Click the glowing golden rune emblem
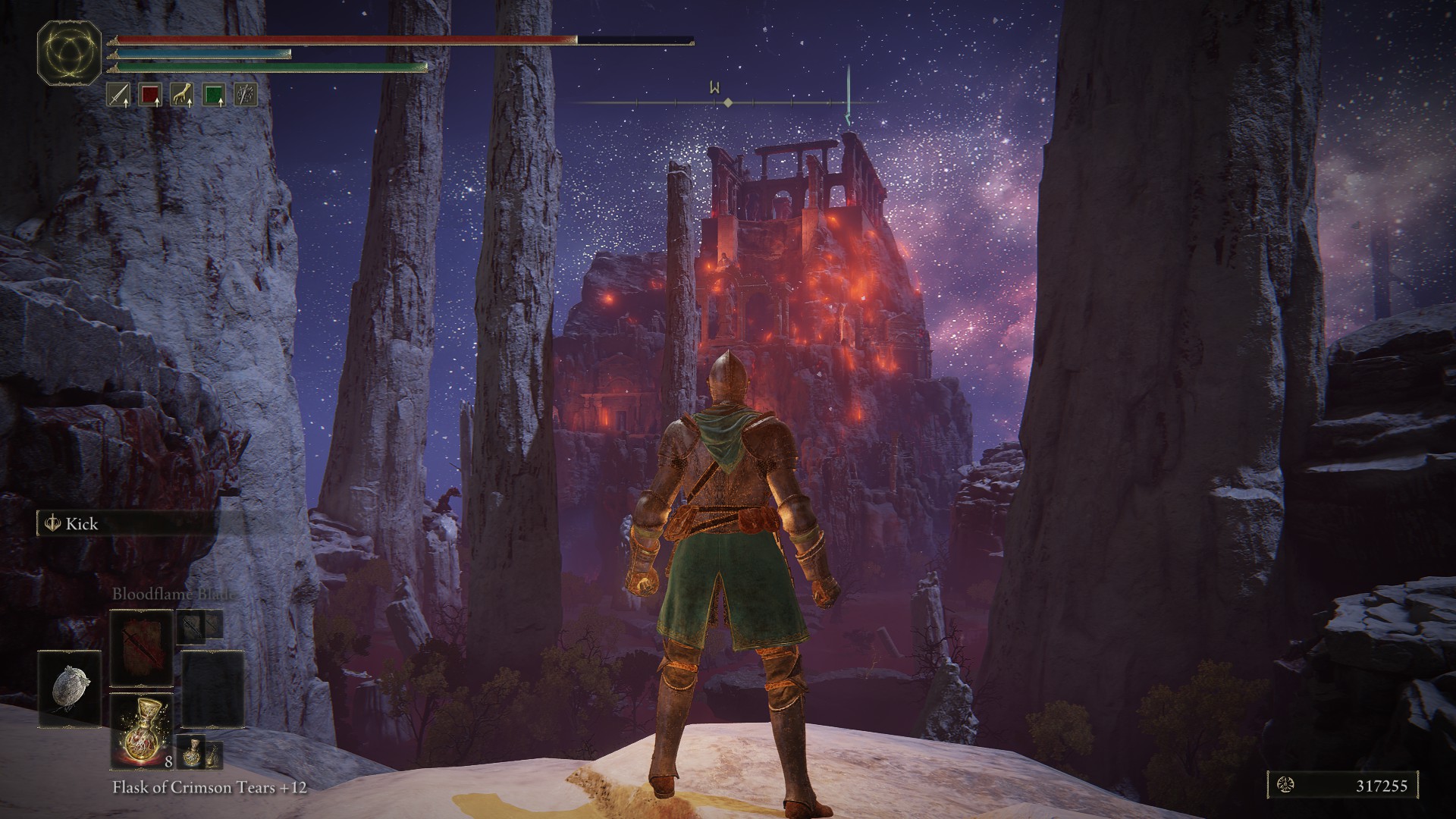Image resolution: width=1456 pixels, height=819 pixels. coord(70,52)
